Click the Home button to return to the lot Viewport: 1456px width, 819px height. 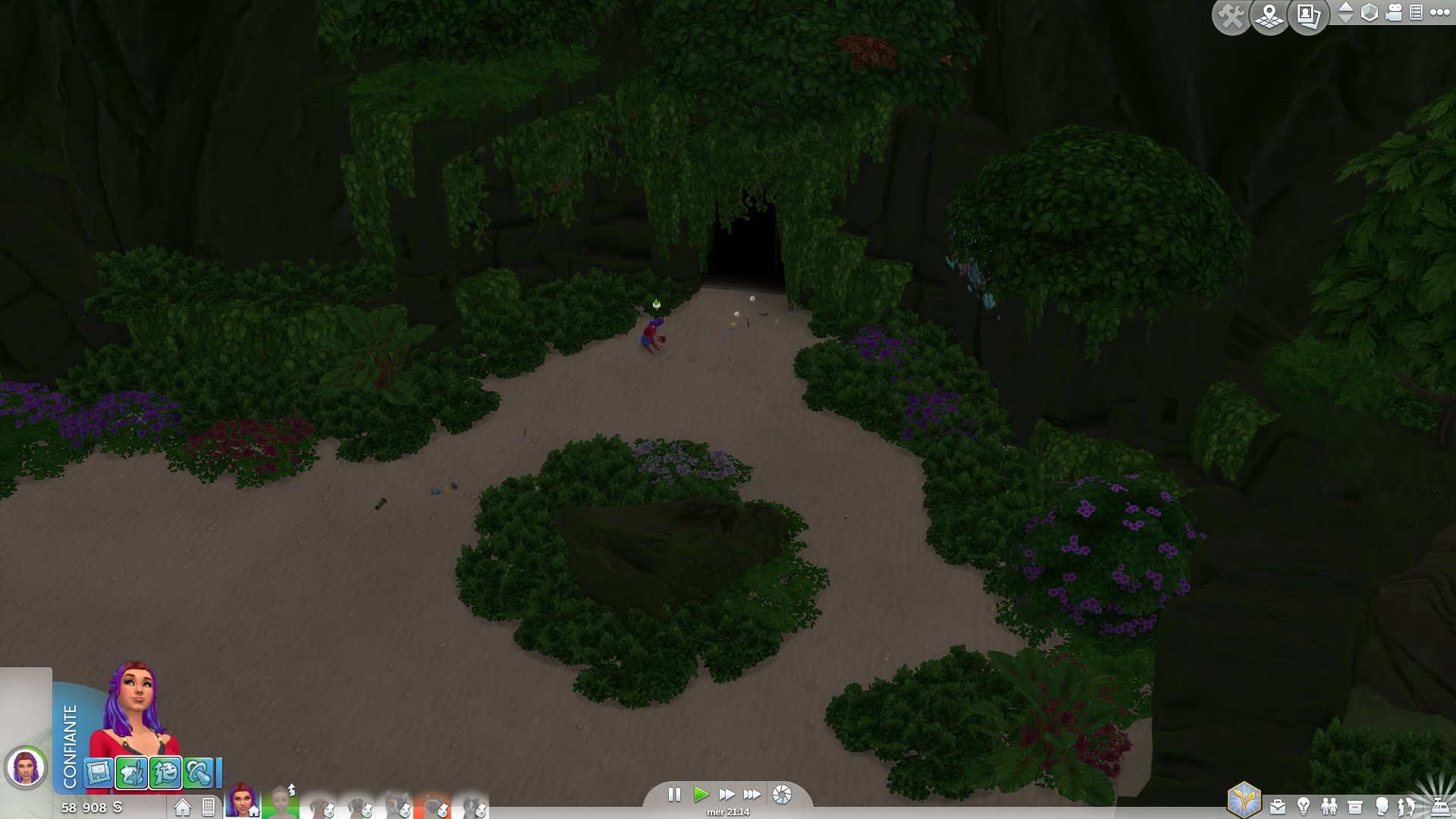(182, 805)
